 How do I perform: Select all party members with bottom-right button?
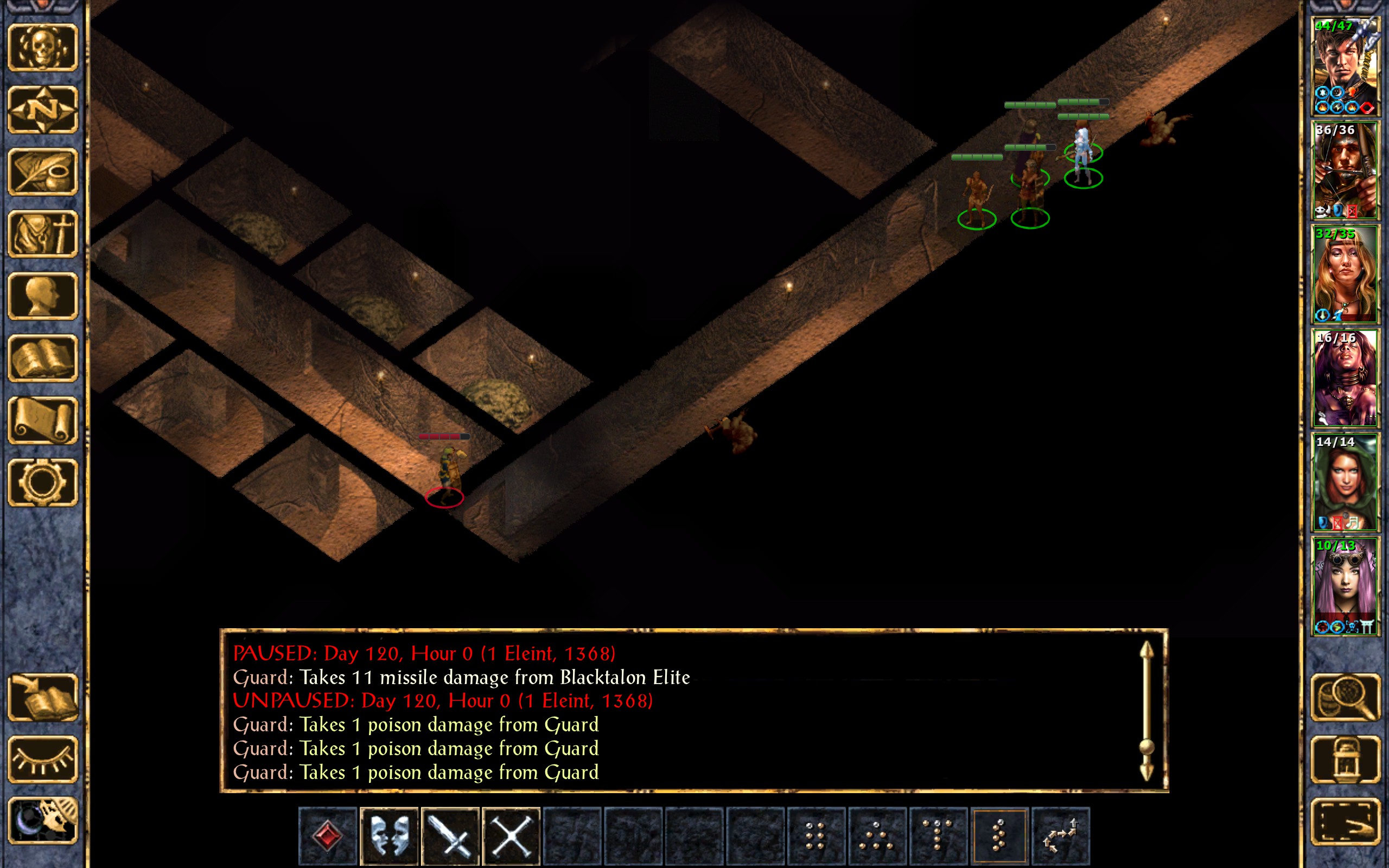(1346, 821)
